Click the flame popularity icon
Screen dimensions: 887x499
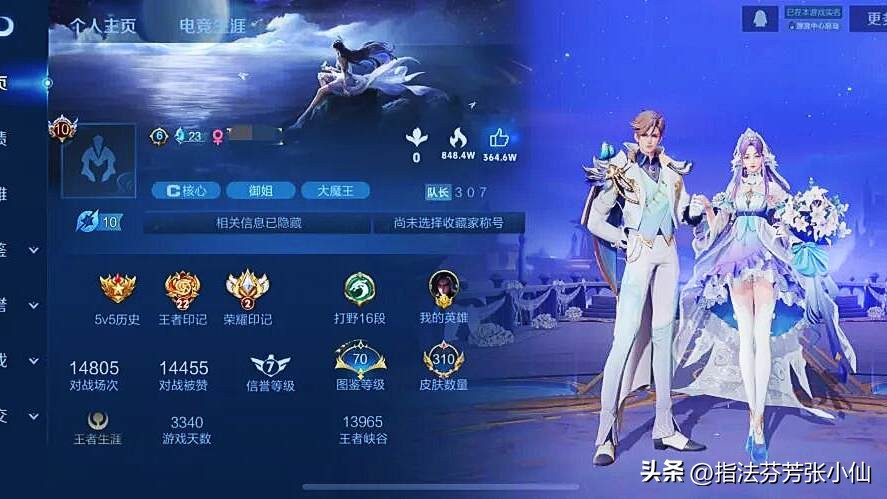(458, 138)
